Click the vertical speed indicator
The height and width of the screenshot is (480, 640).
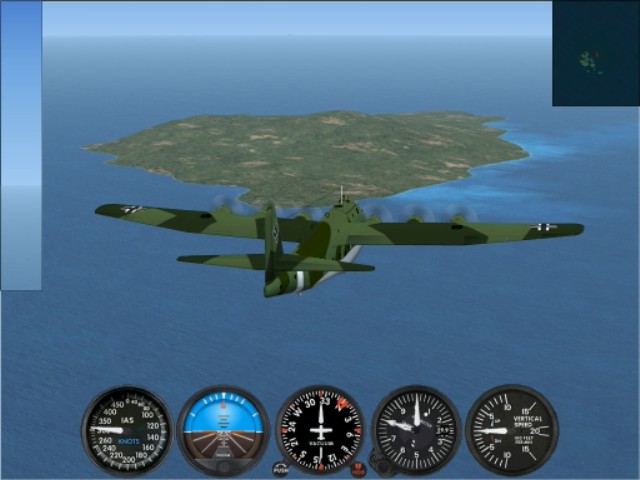click(512, 430)
